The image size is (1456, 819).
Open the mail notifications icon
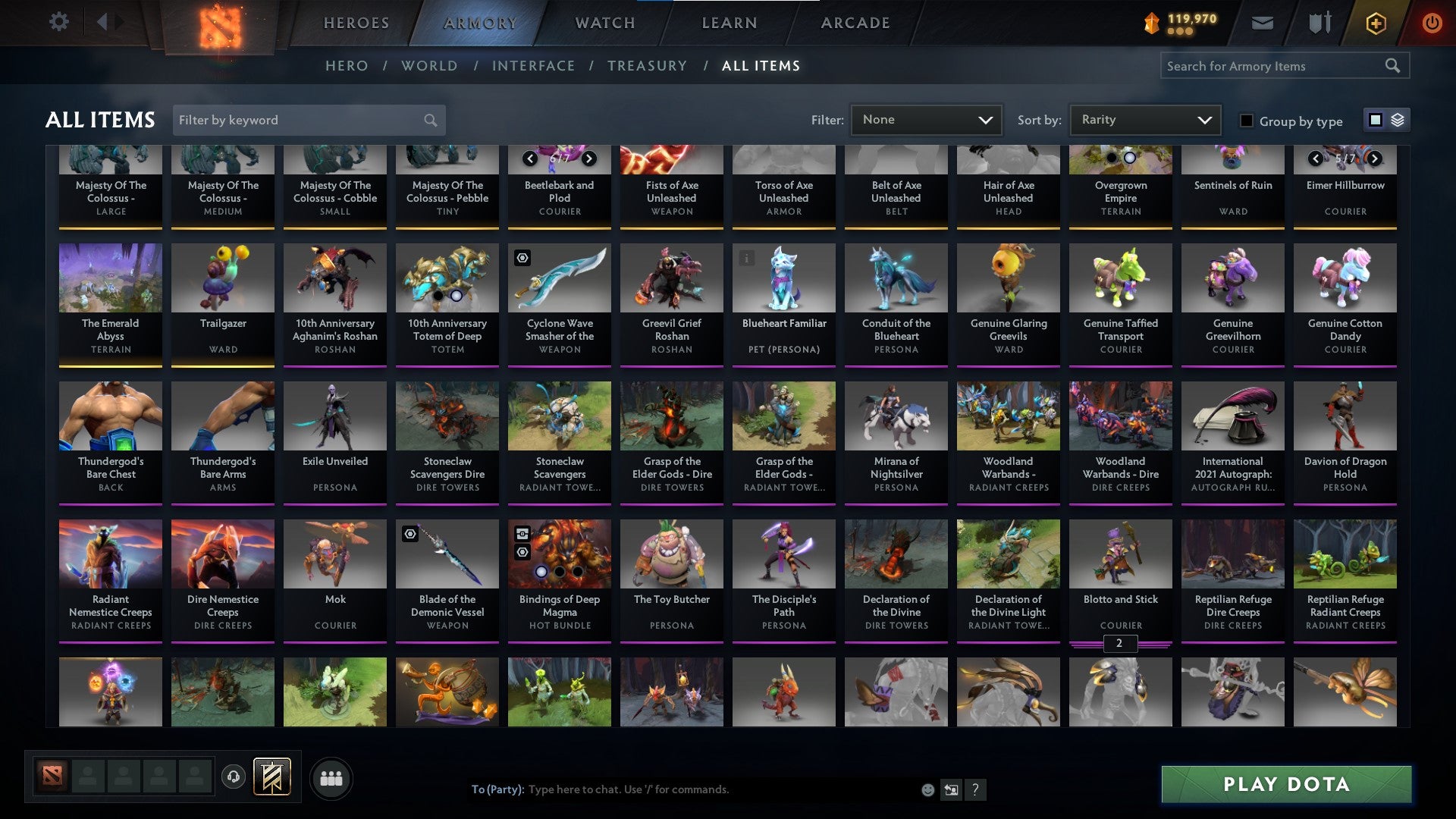tap(1262, 22)
